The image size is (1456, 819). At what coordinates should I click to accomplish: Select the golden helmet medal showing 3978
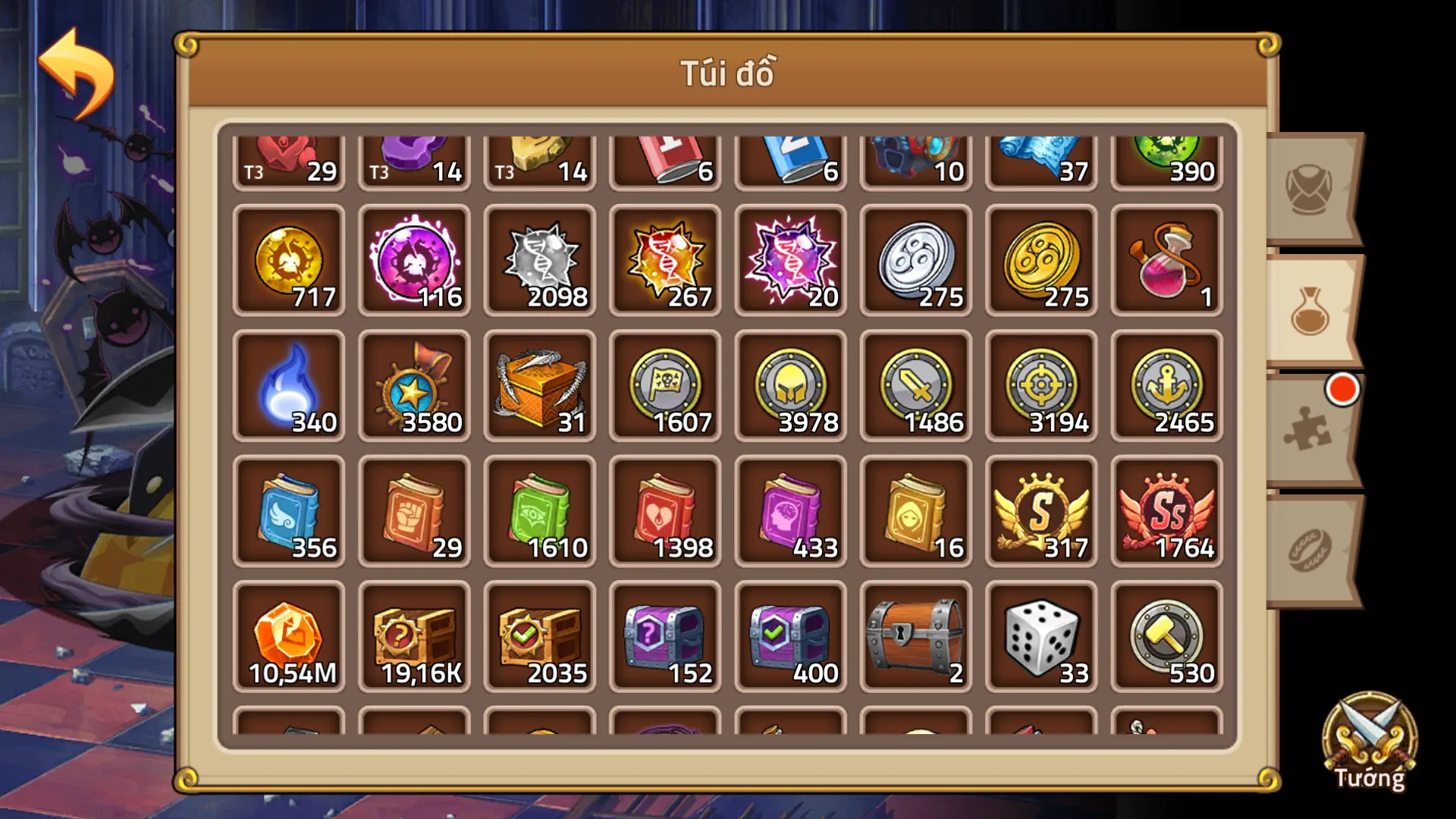790,387
